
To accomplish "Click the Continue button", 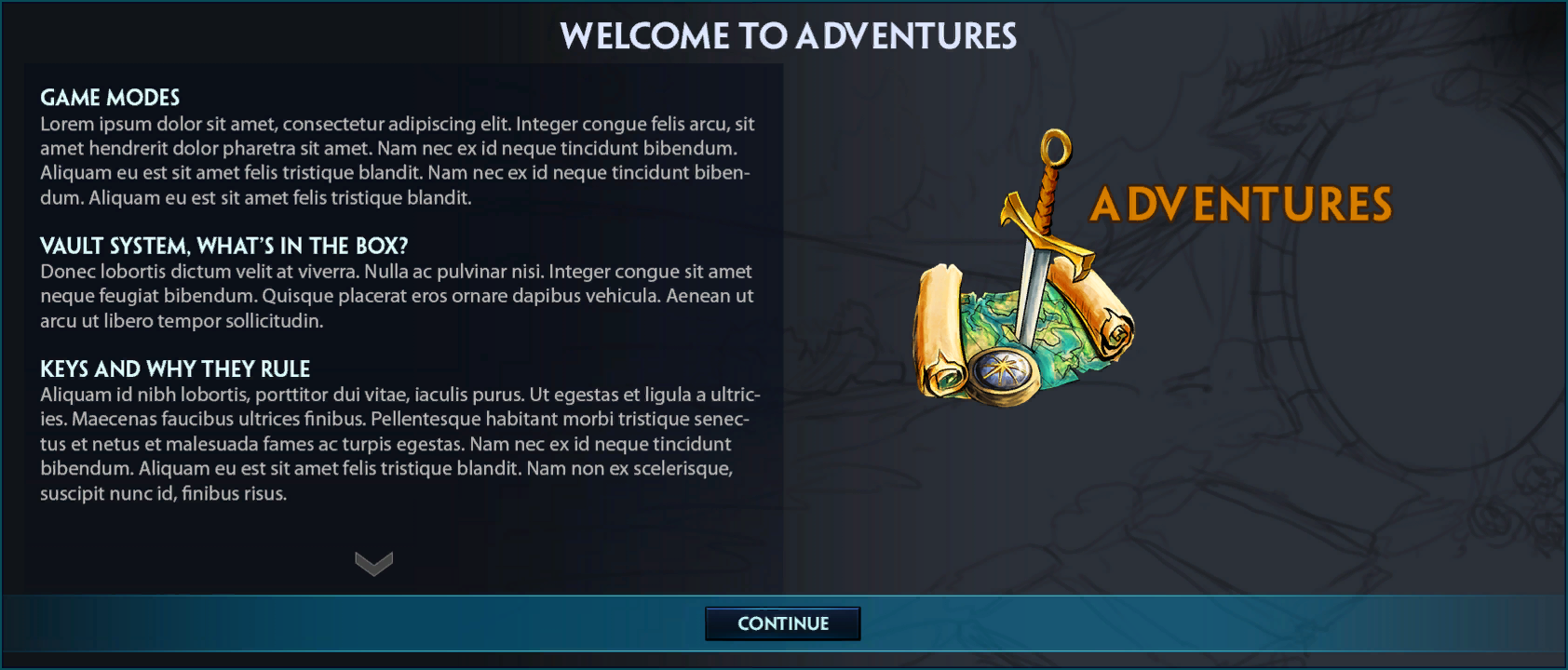I will (x=782, y=623).
